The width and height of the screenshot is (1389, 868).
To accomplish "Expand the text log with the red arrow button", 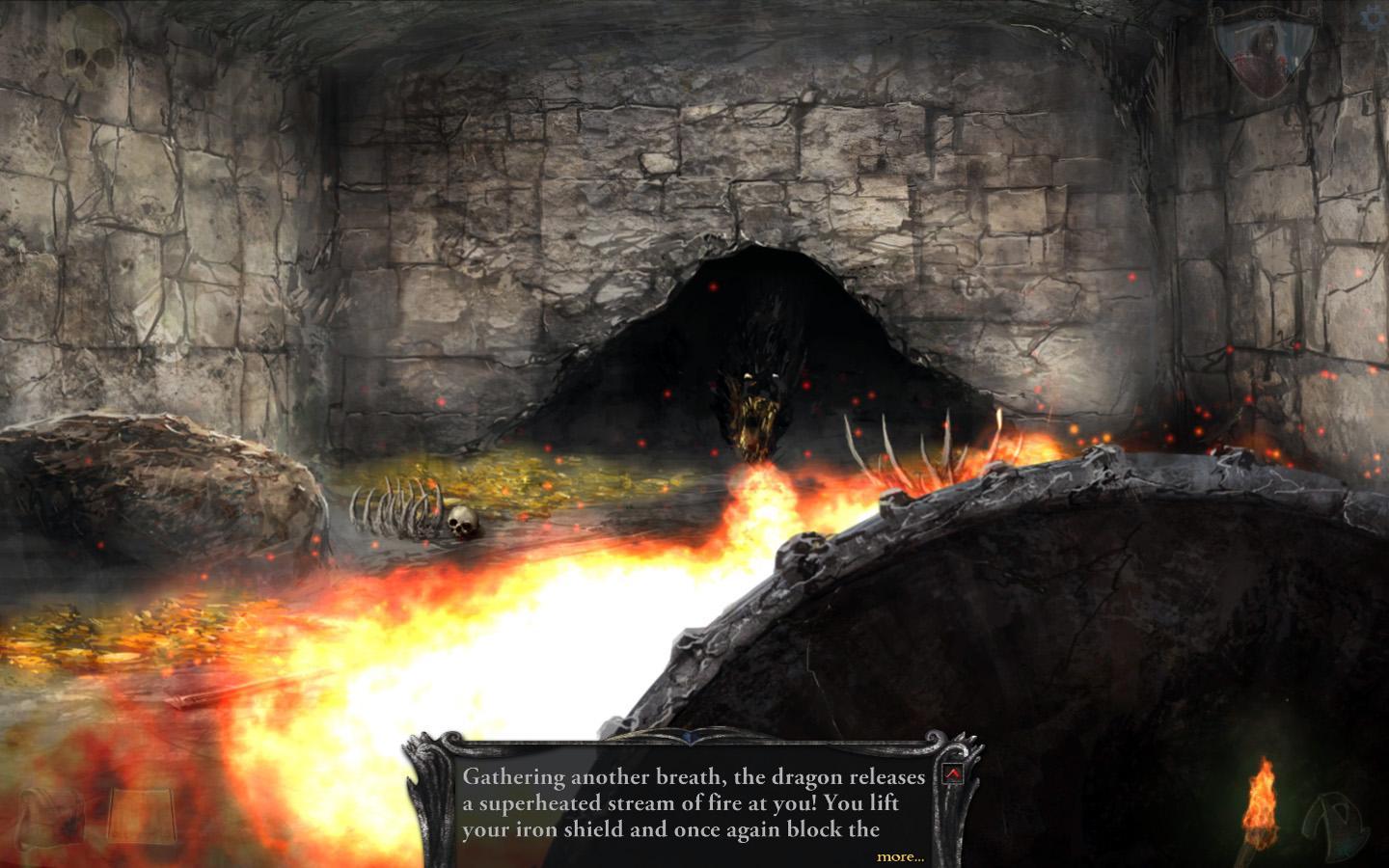I will [954, 772].
